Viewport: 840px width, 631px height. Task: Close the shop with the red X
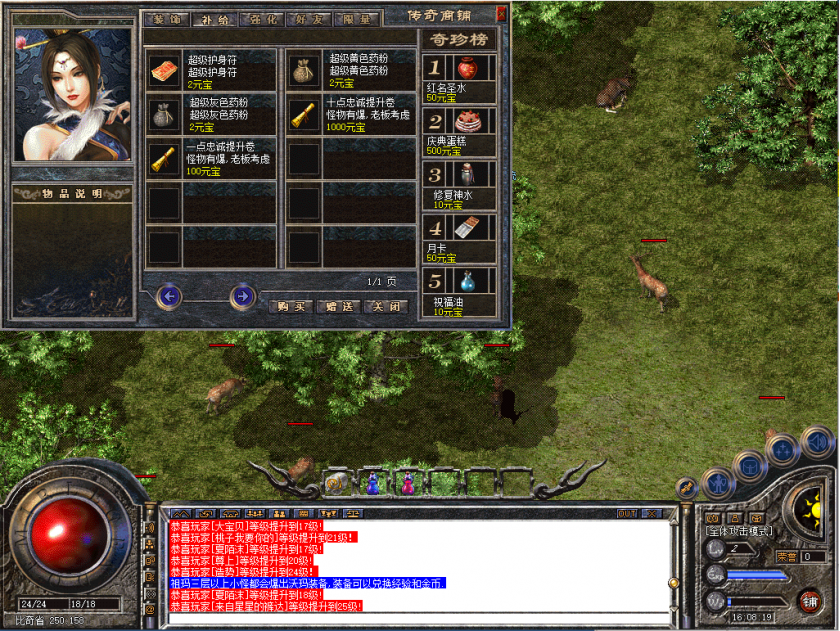tap(501, 15)
